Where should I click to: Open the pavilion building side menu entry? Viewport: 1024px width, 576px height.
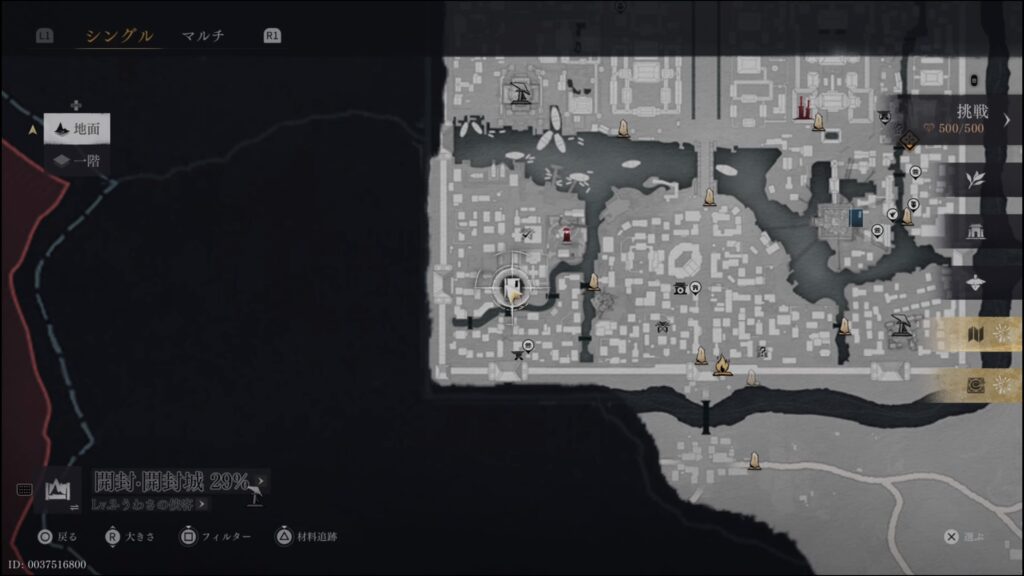(976, 231)
